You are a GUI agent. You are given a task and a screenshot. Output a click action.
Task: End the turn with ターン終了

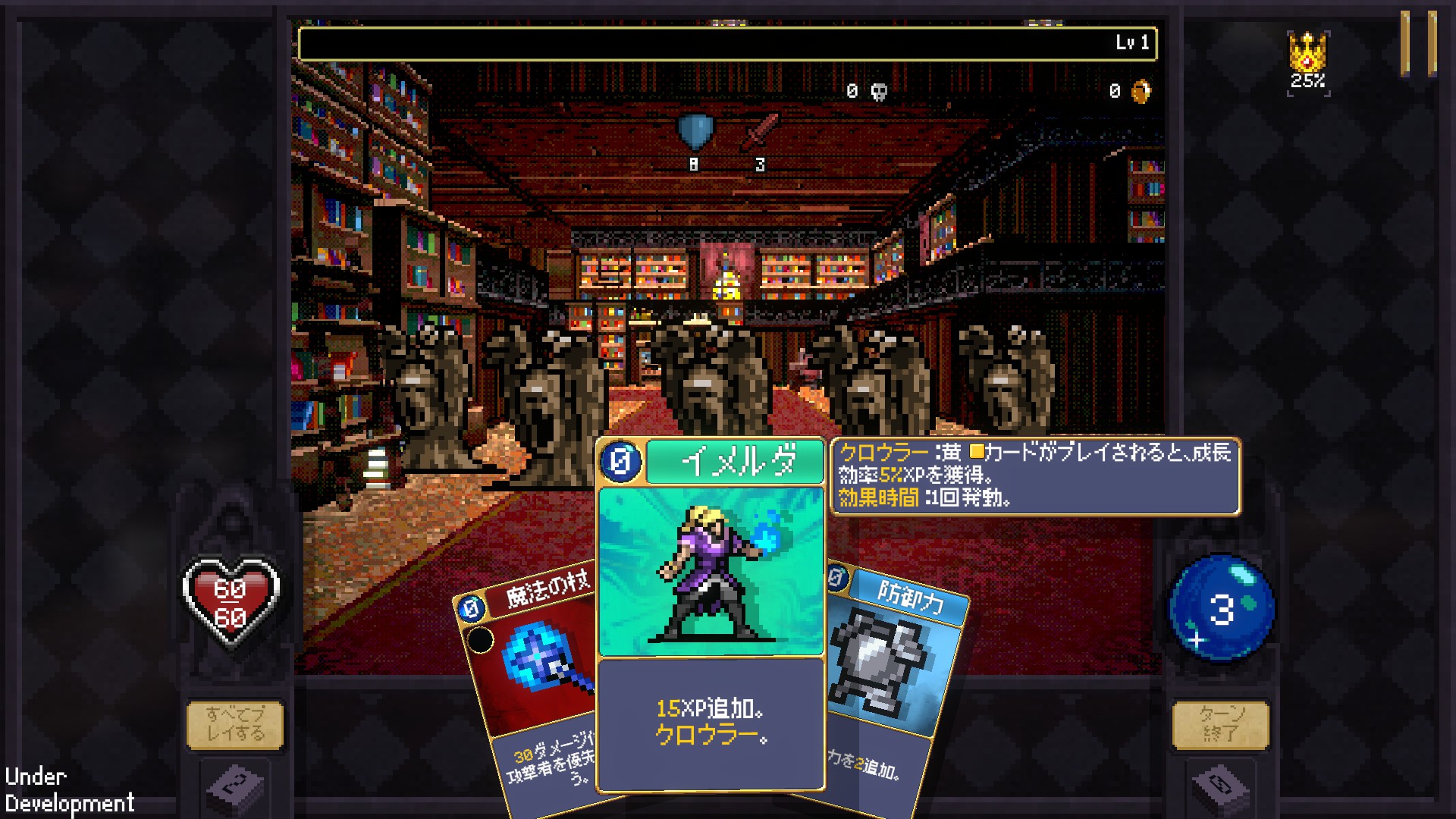pos(1220,724)
